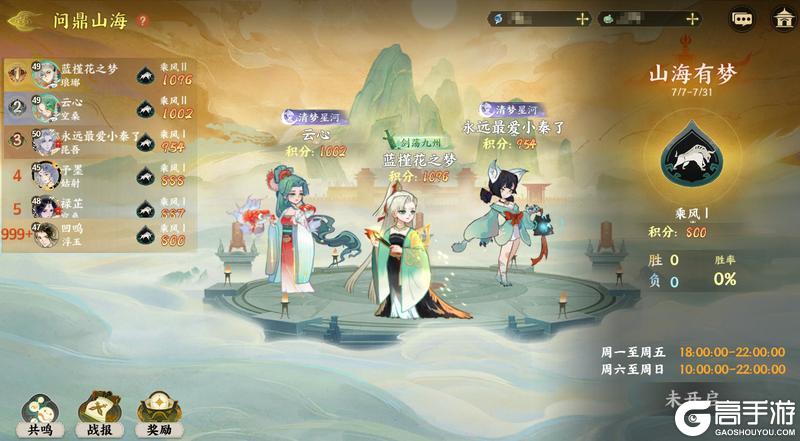Select the rank 1 player 蓝槿花之梦 row
The height and width of the screenshot is (441, 800).
[100, 74]
